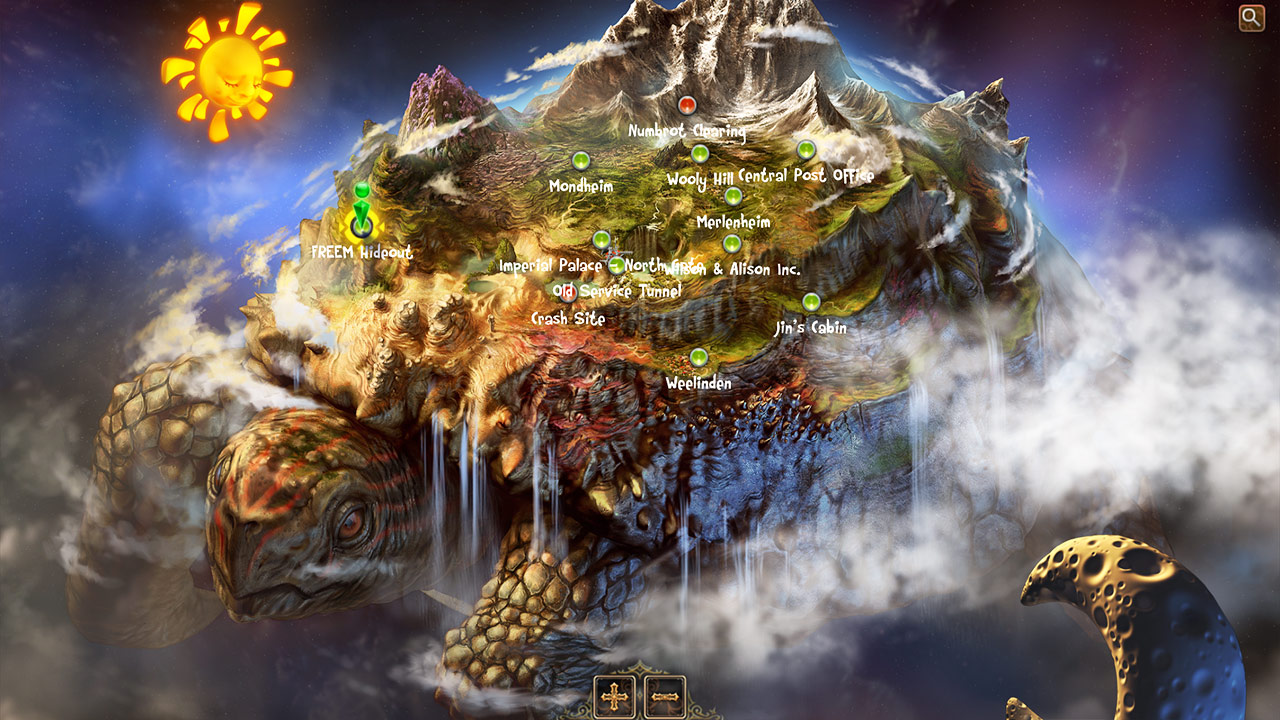Click the marker above Anton & Alison Inc.
This screenshot has width=1280, height=720.
pos(731,244)
